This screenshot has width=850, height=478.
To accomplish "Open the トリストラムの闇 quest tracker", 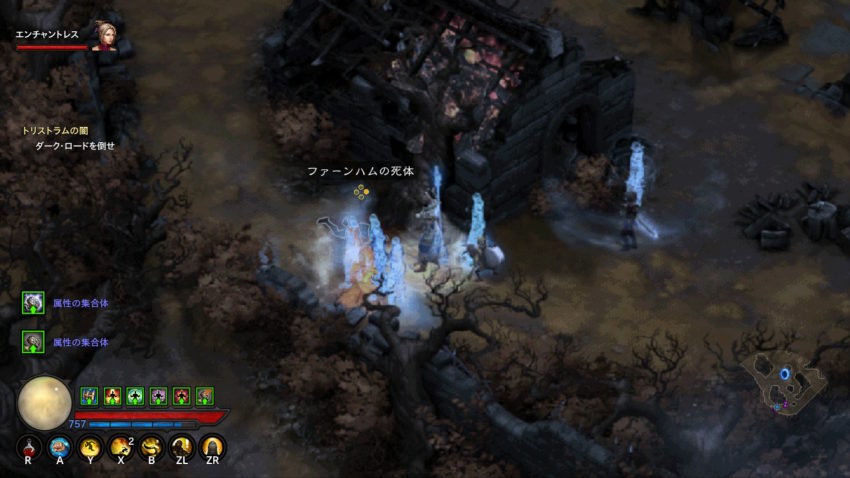I will (54, 130).
